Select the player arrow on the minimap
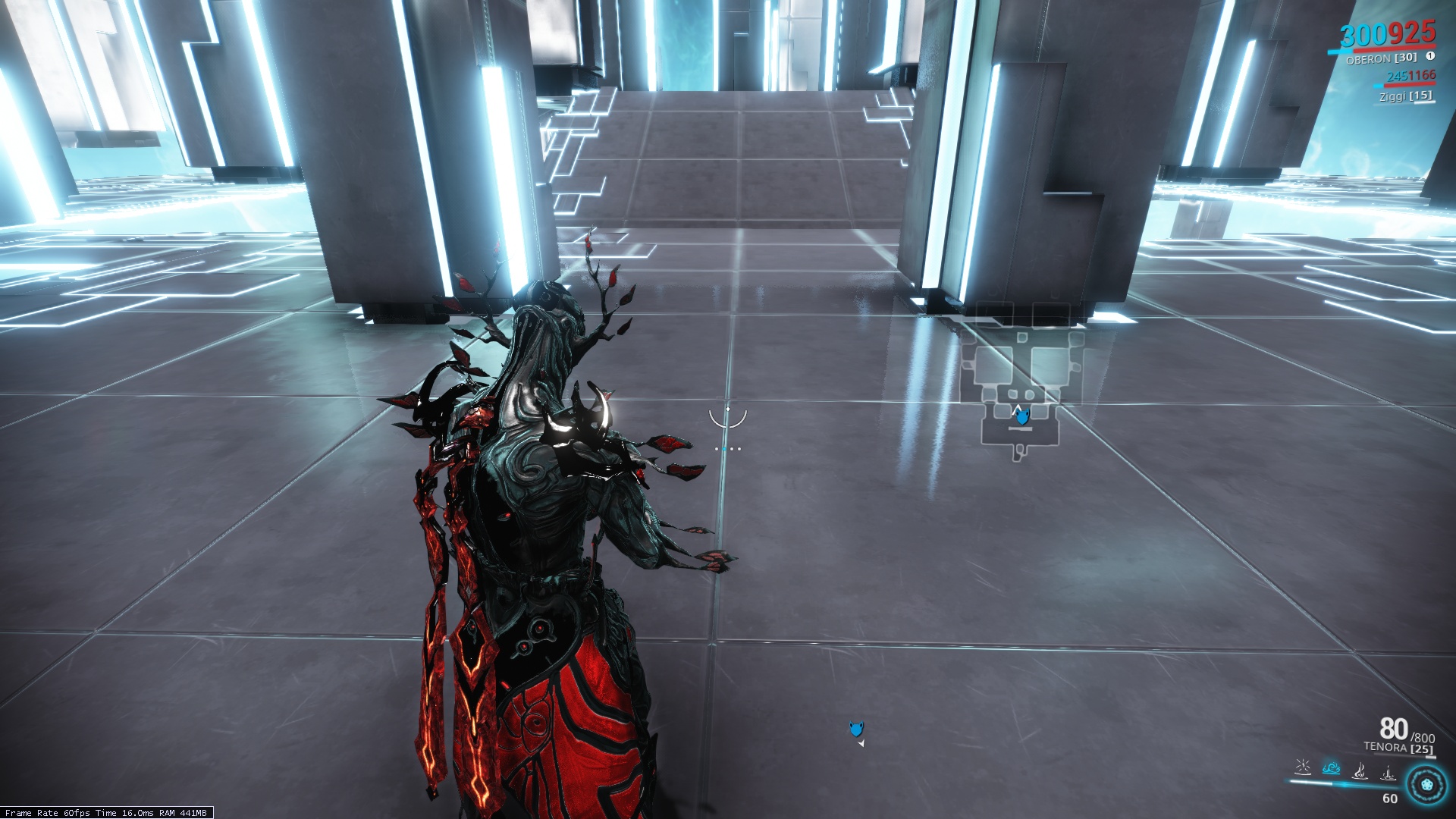Image resolution: width=1456 pixels, height=819 pixels. click(1020, 416)
